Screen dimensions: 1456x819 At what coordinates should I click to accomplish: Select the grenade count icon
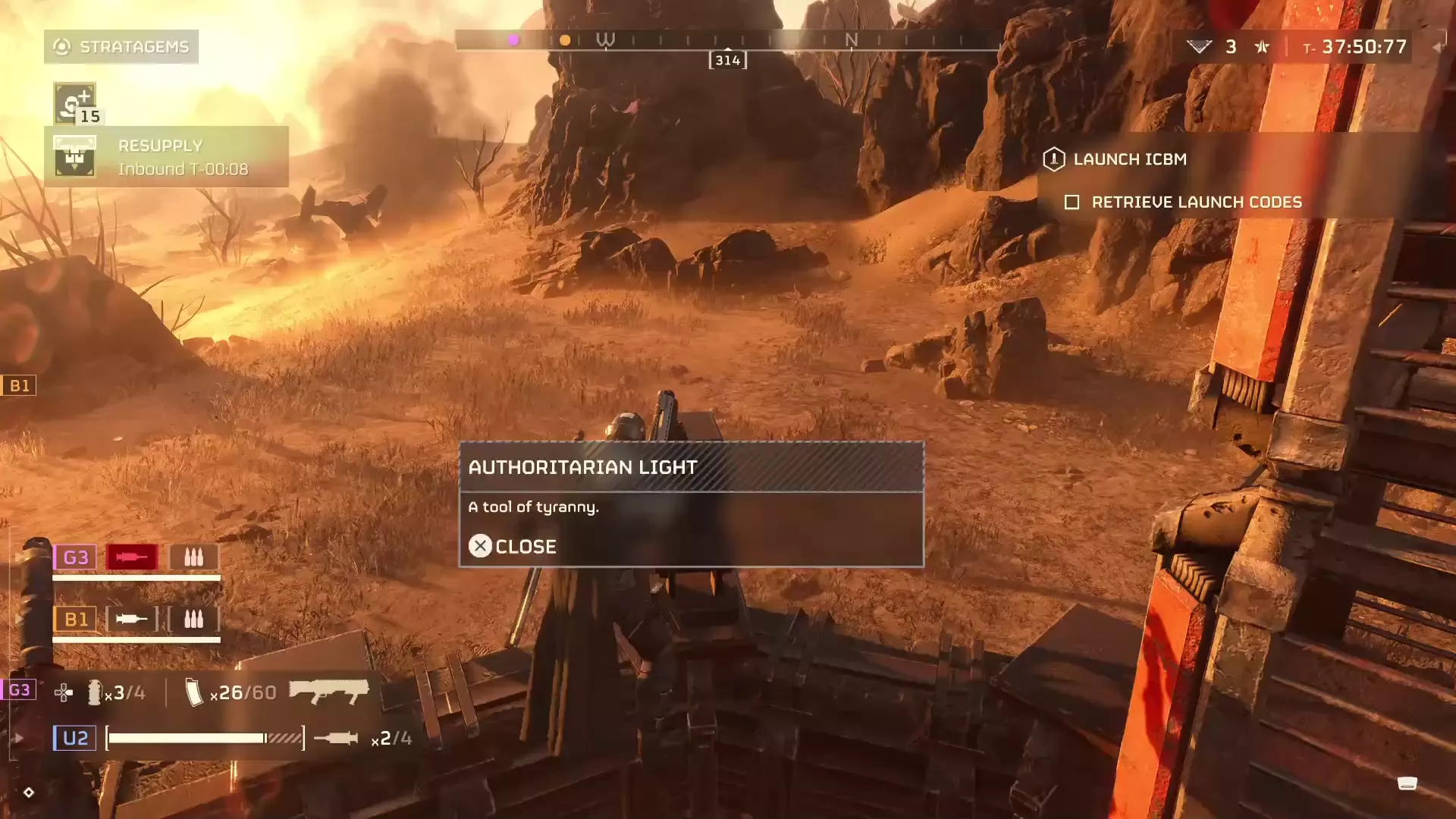coord(95,692)
